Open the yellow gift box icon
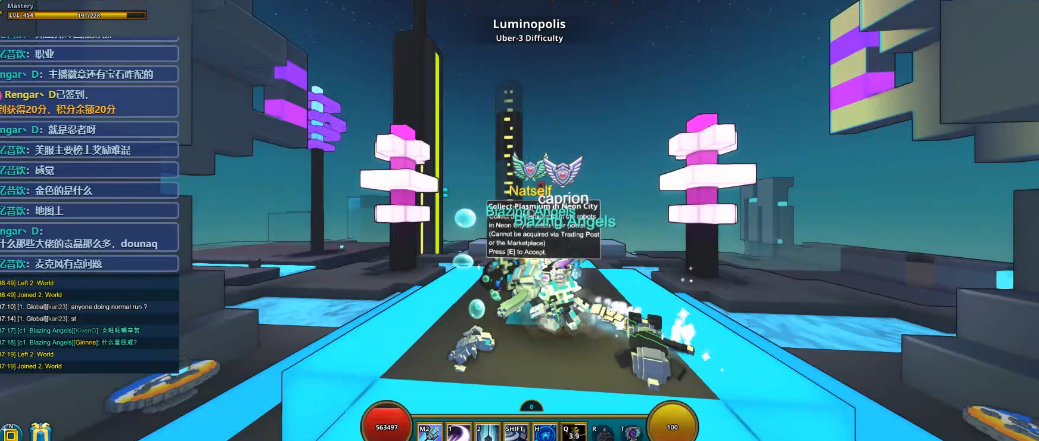Screen dimensions: 1039x441 point(39,432)
